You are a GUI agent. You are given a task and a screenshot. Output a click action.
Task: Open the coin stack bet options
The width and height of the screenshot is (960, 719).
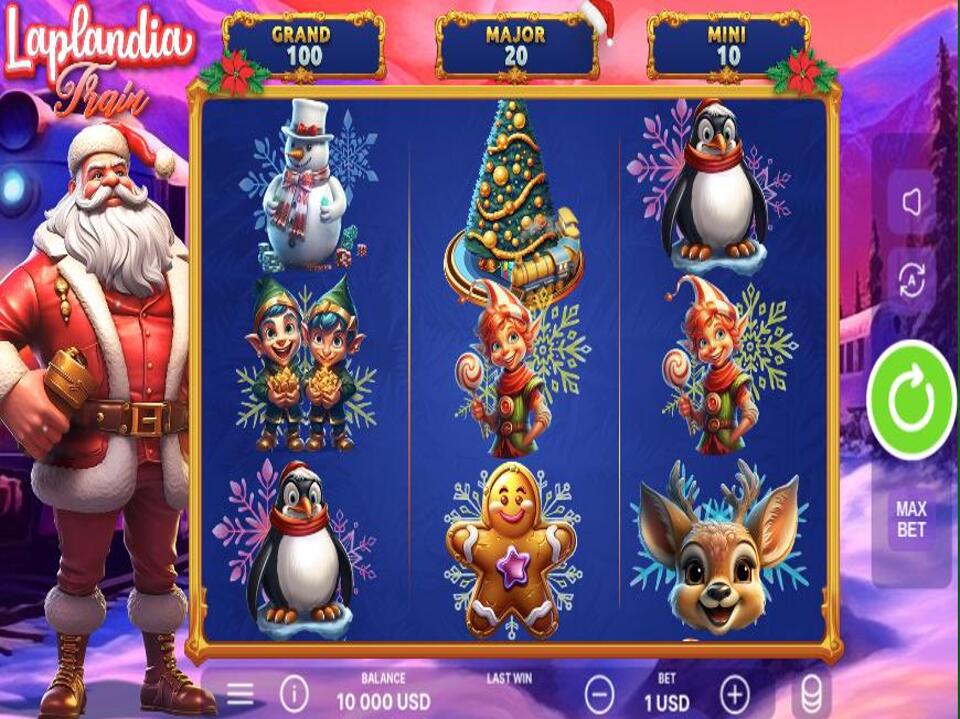click(x=812, y=694)
